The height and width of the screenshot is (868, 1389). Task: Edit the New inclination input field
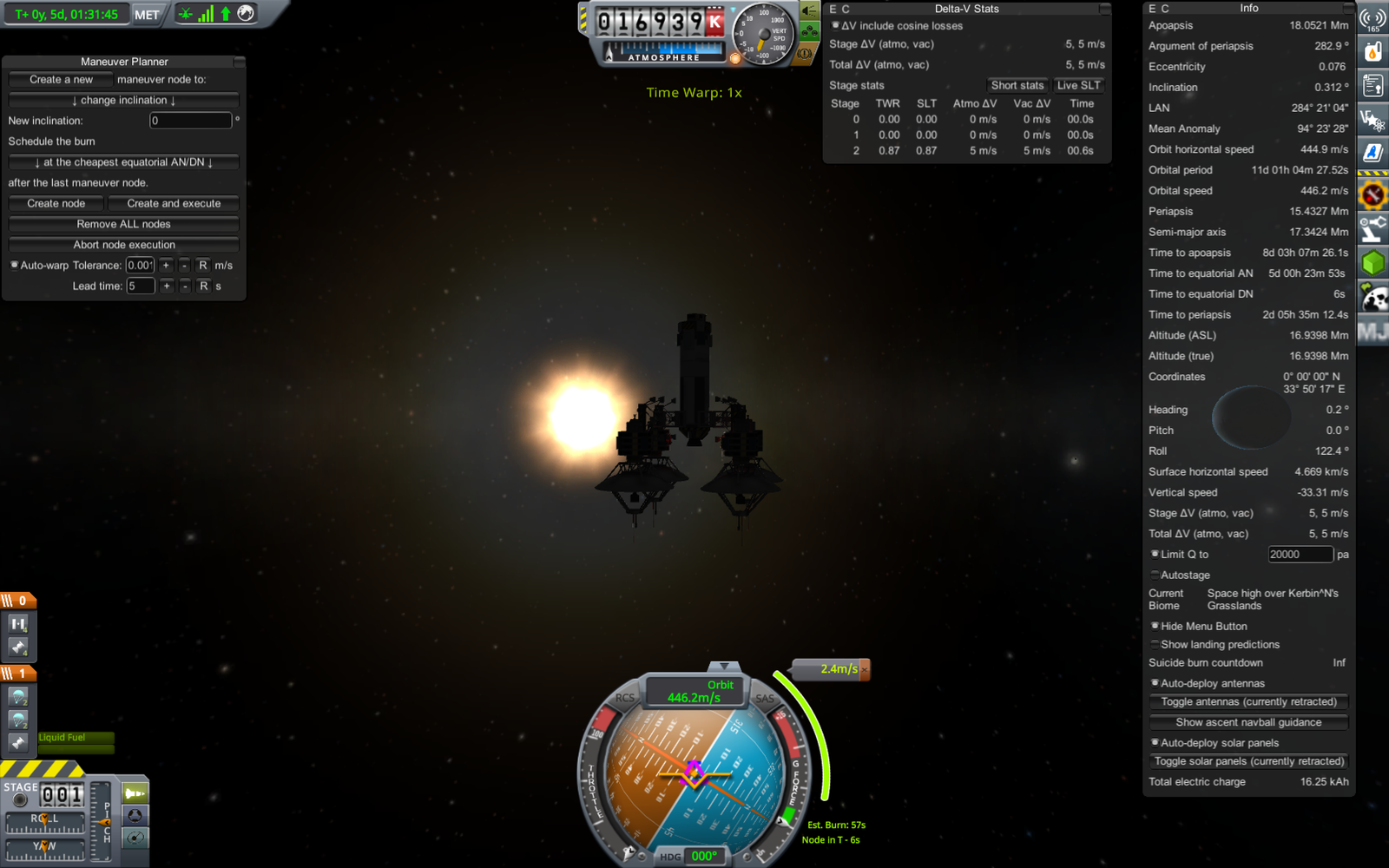[190, 121]
